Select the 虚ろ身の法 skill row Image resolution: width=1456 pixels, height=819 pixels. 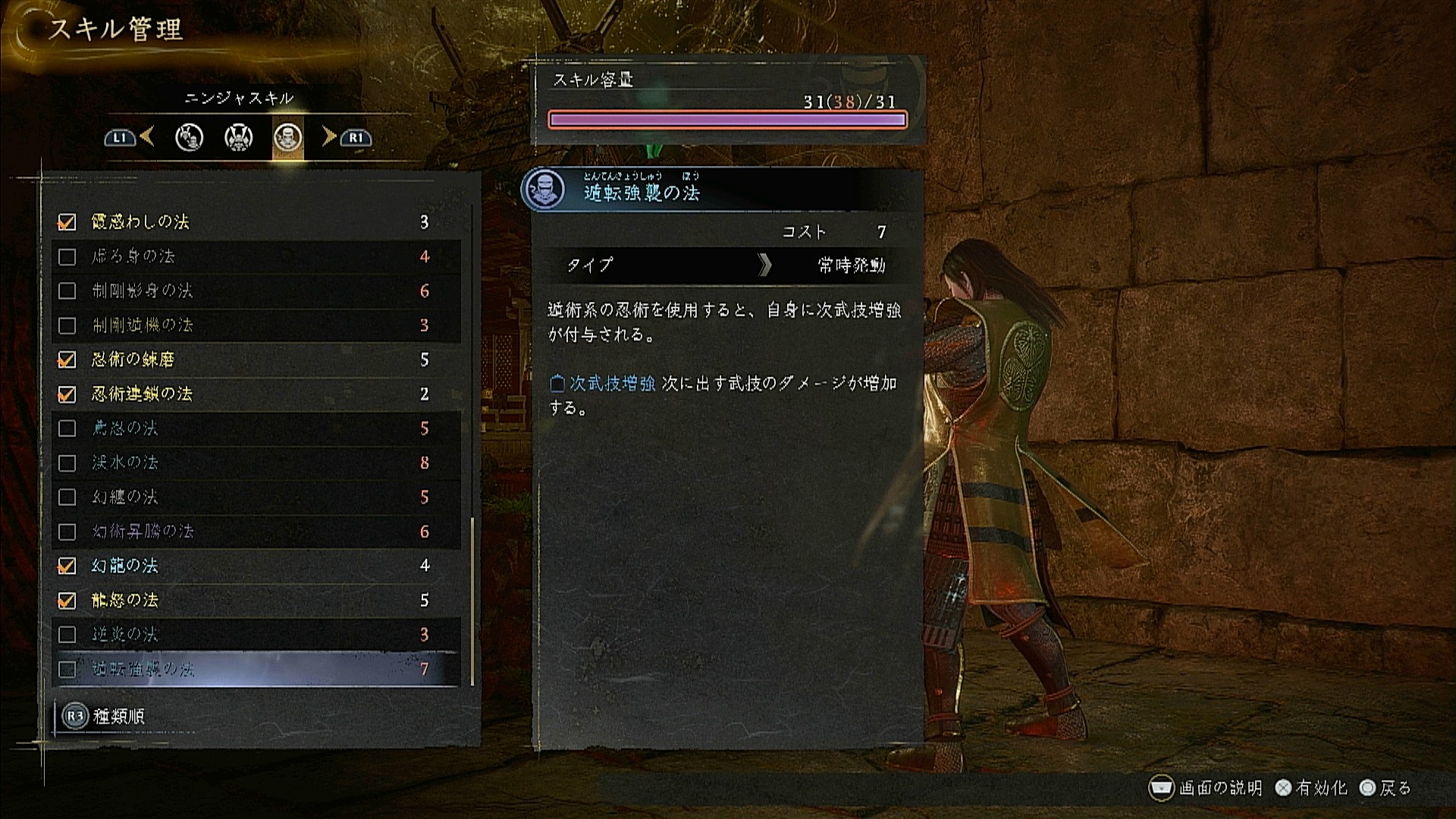click(x=256, y=256)
